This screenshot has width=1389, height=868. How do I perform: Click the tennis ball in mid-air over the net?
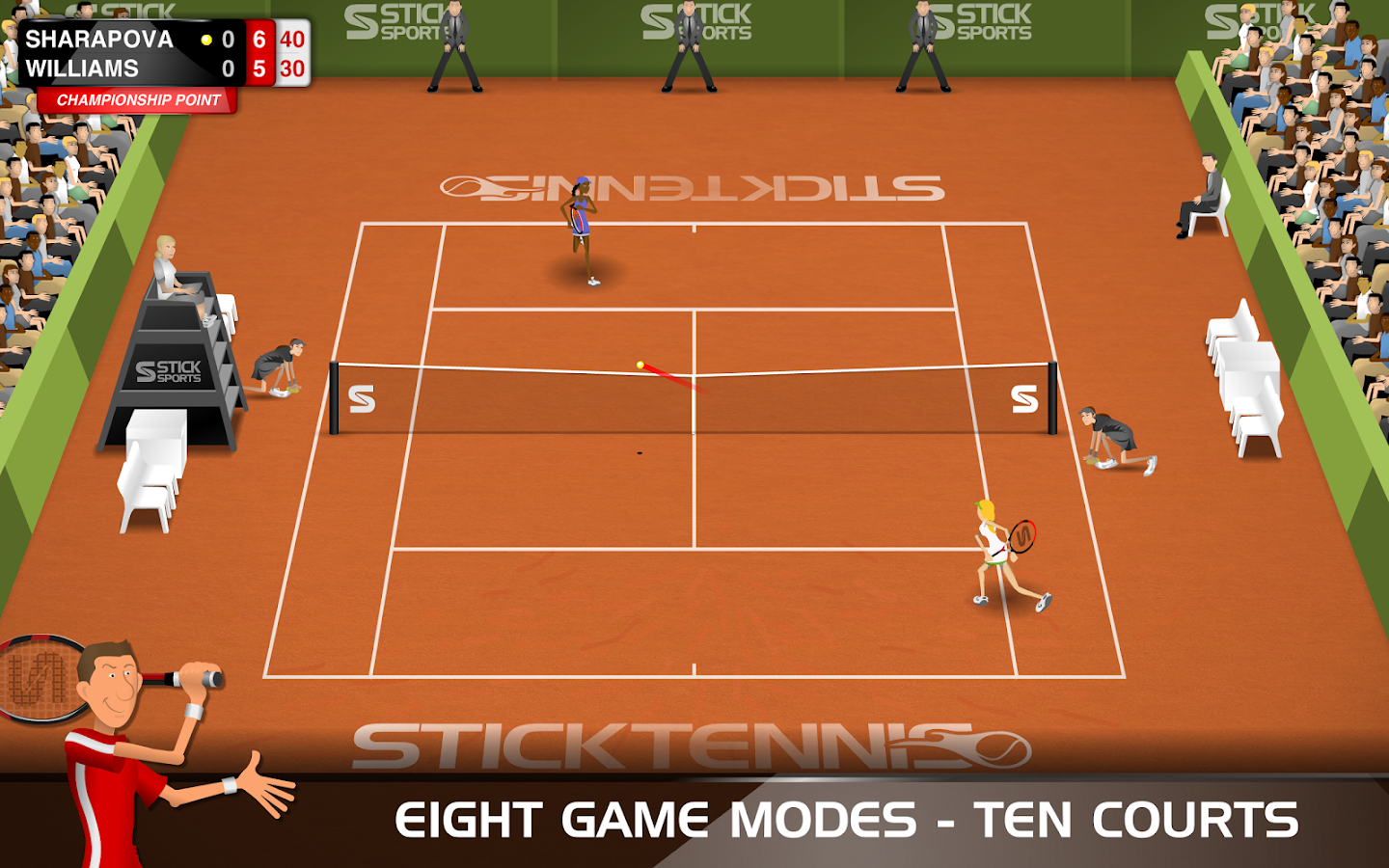pyautogui.click(x=639, y=364)
